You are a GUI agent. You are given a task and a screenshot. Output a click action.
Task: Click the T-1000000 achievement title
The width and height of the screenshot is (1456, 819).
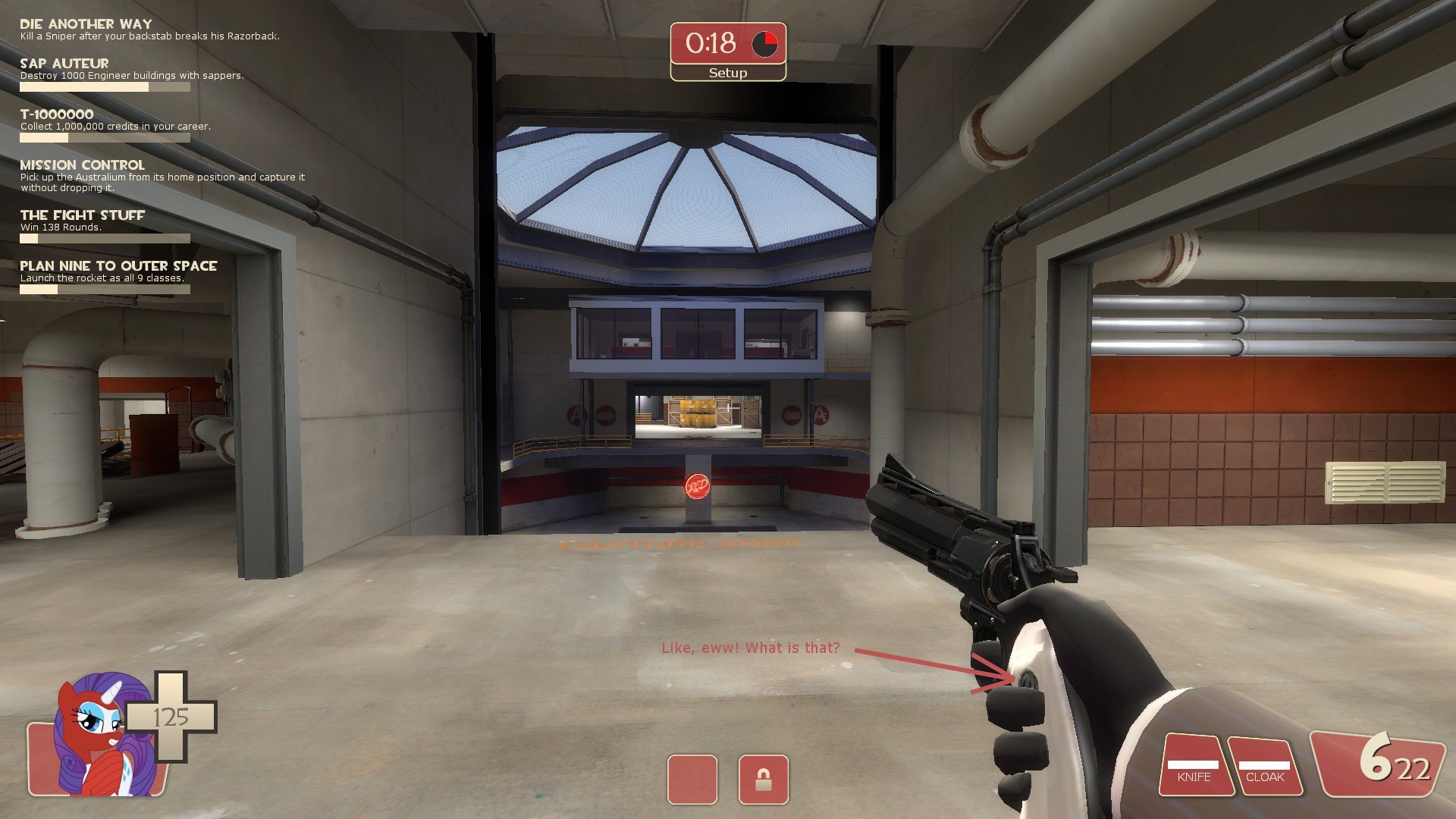57,115
